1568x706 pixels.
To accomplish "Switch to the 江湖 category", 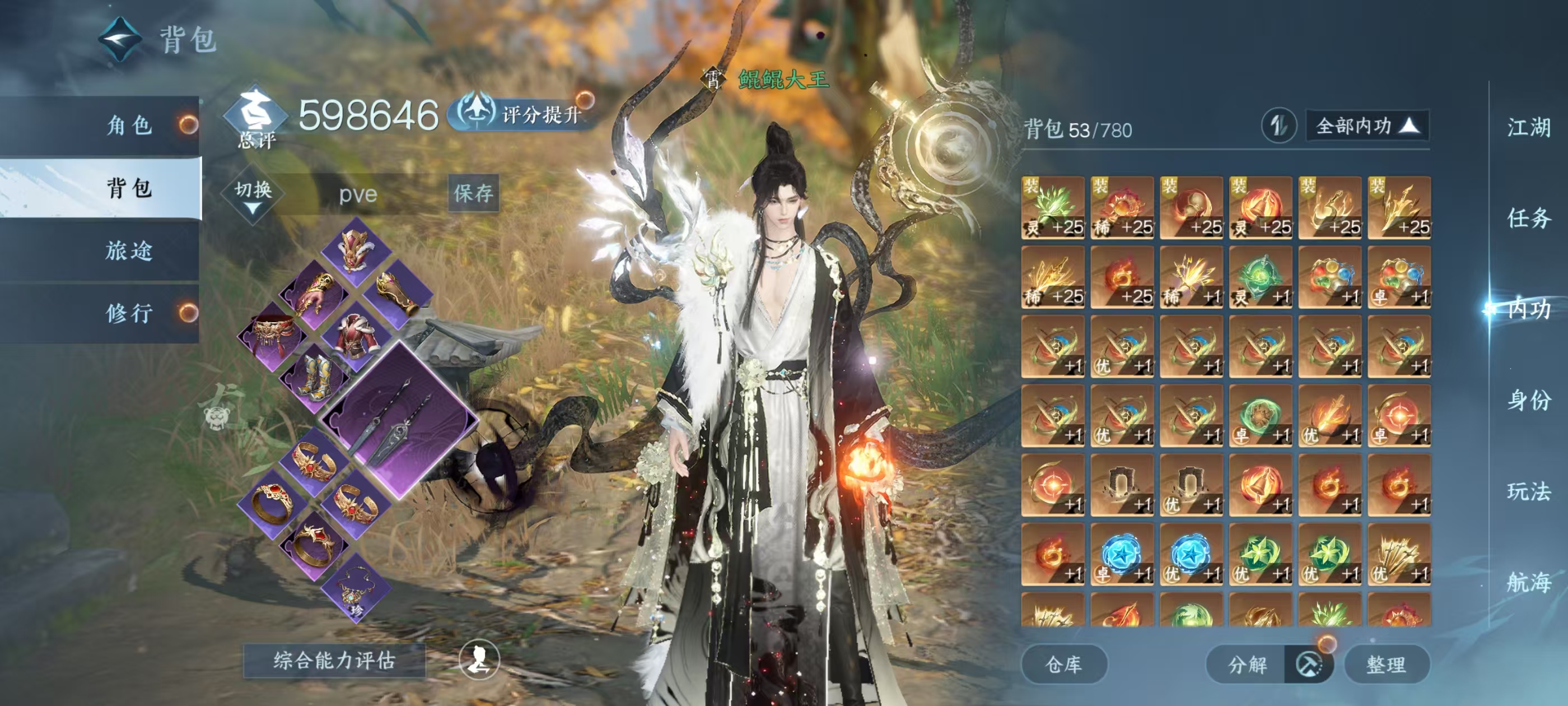I will (1528, 127).
